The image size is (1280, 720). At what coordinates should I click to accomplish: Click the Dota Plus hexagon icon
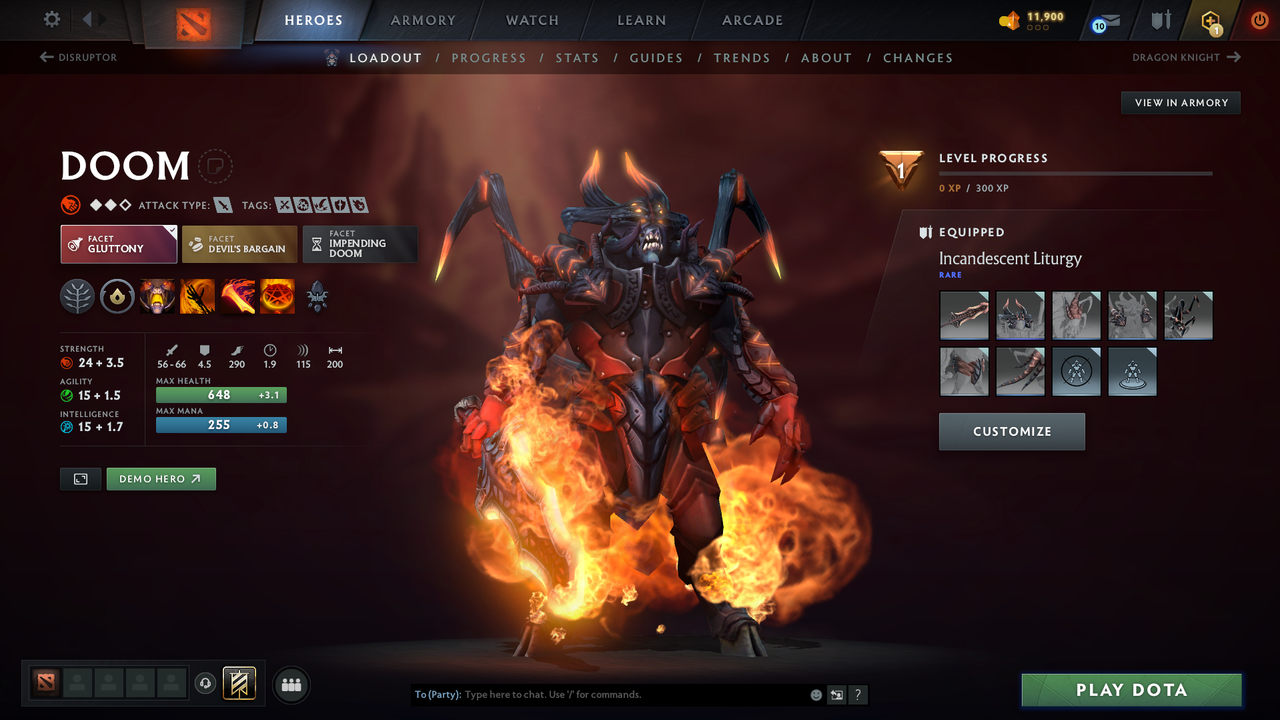(1210, 20)
